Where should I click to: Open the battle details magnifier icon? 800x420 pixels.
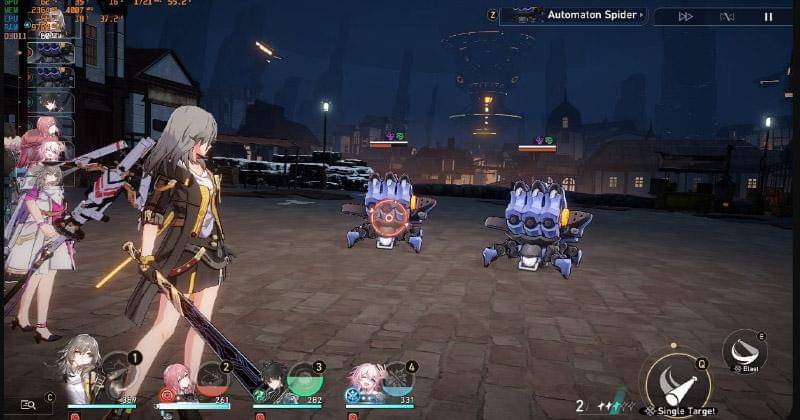(28, 404)
